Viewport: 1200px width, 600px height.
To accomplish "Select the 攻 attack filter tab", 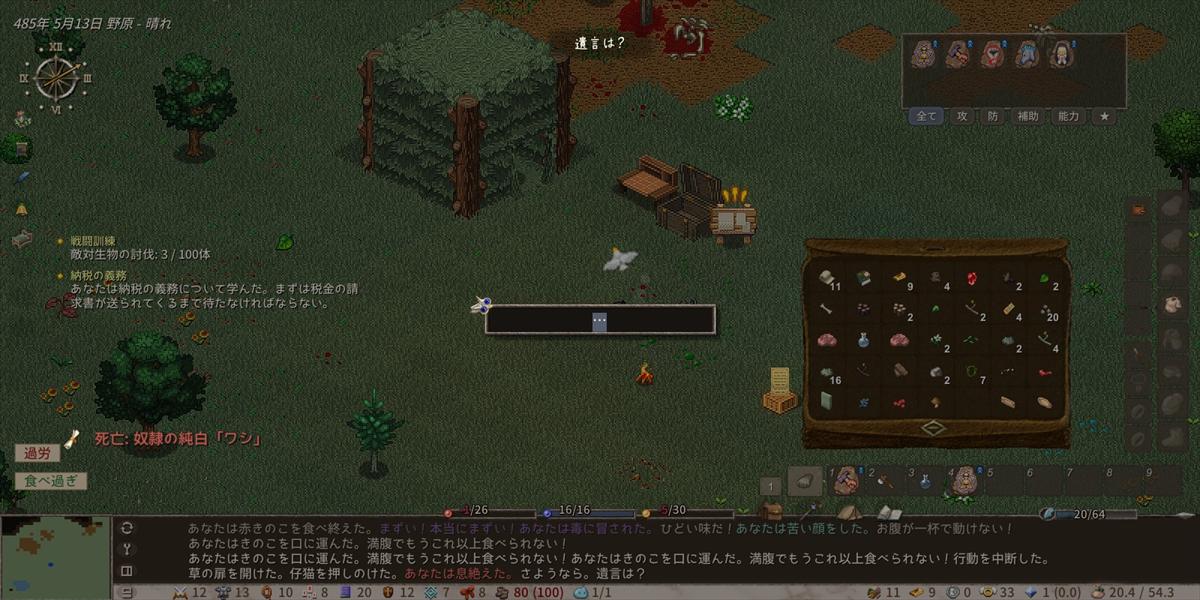I will (x=963, y=116).
